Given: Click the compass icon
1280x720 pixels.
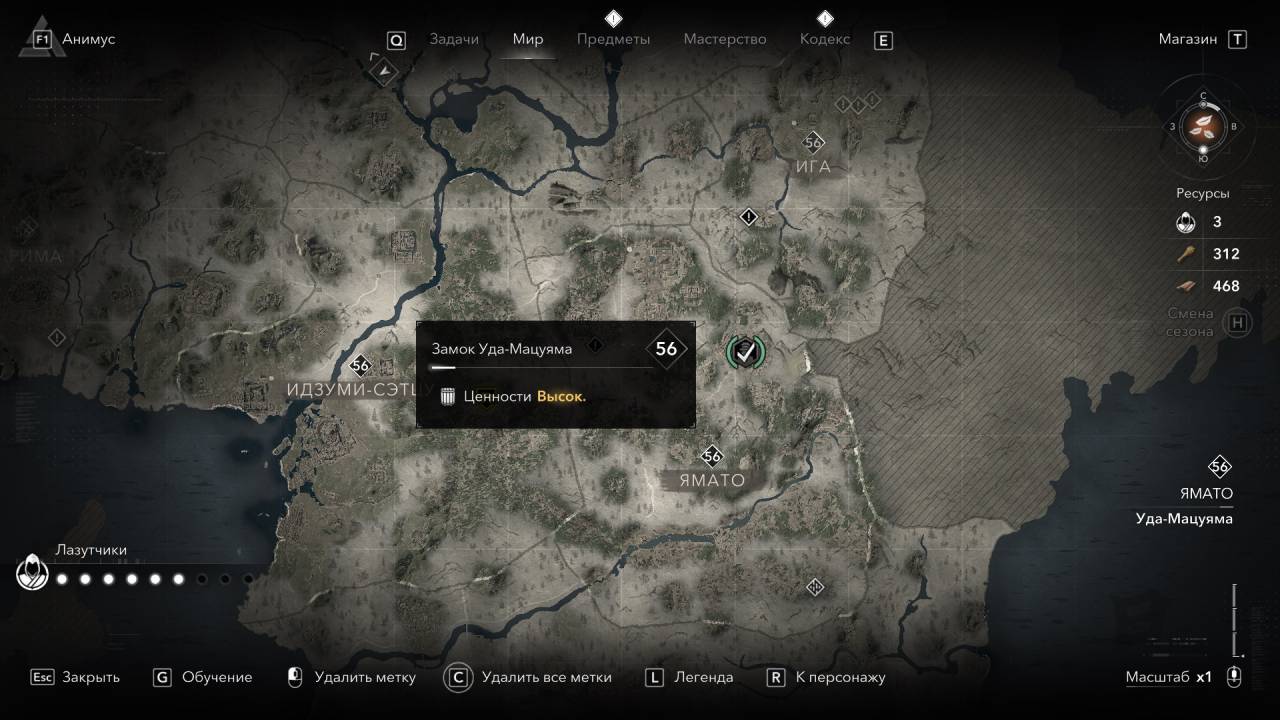Looking at the screenshot, I should click(x=1203, y=126).
